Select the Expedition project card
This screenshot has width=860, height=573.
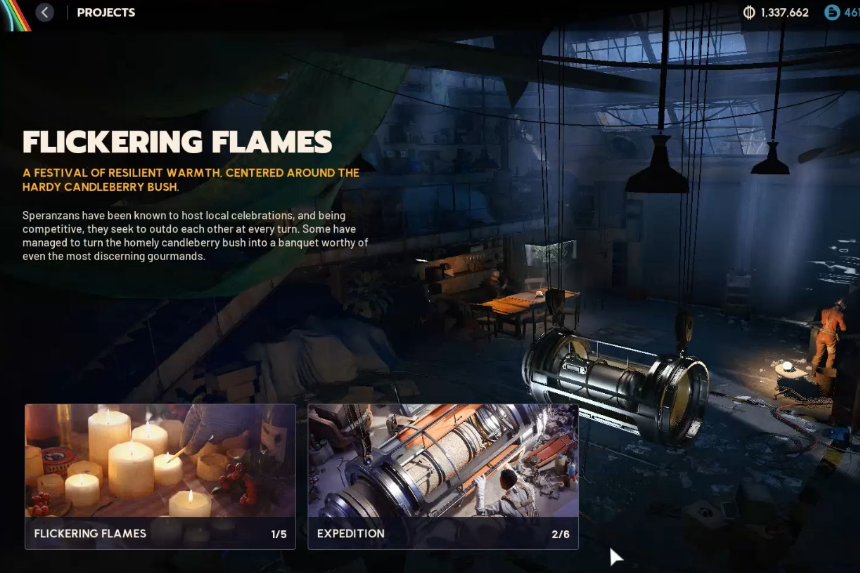pos(442,475)
